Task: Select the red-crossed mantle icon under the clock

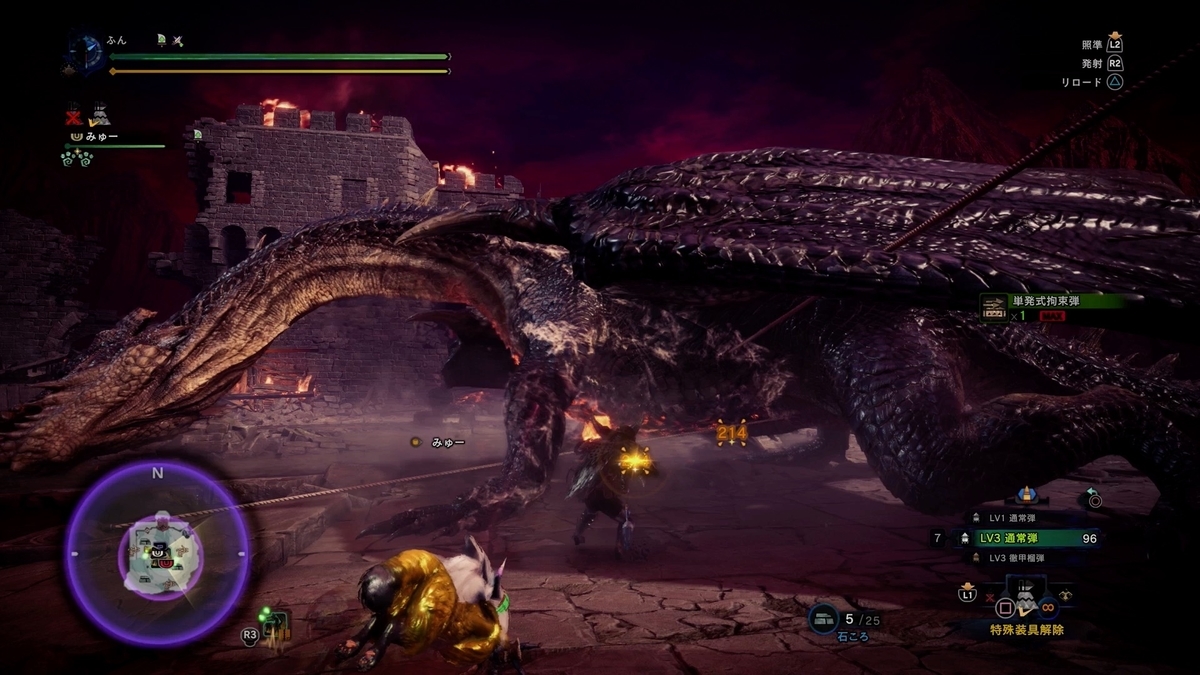Action: coord(73,114)
